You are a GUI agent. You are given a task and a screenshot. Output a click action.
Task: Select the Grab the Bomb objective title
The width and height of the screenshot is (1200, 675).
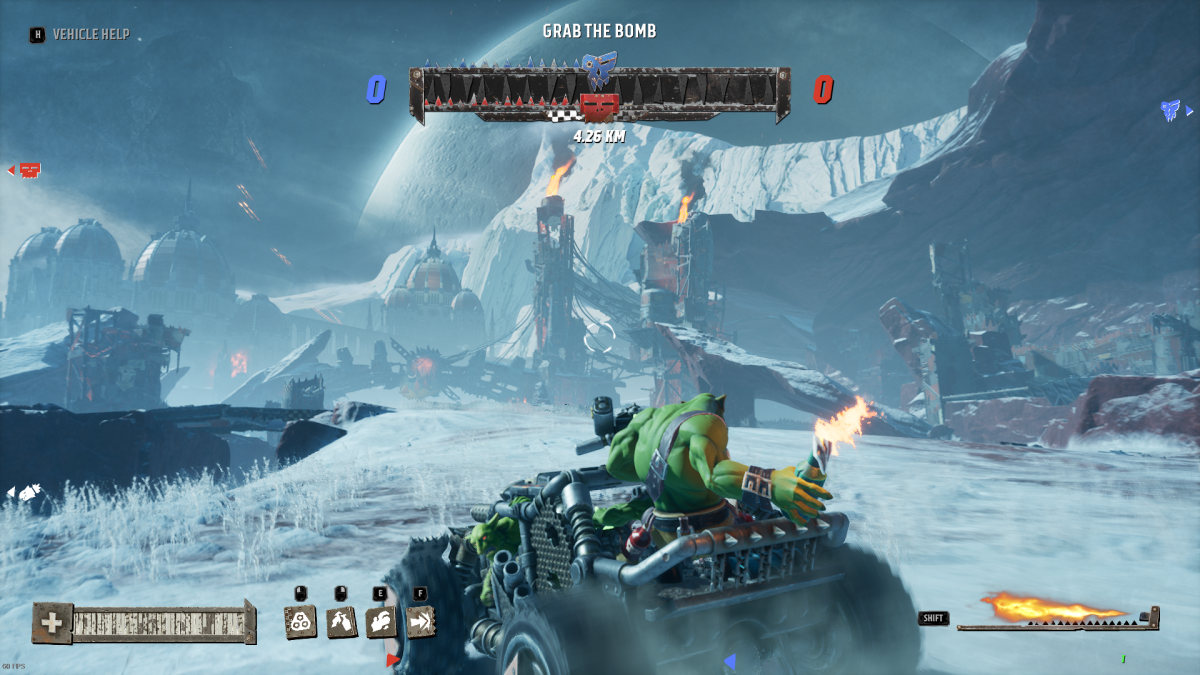(599, 31)
